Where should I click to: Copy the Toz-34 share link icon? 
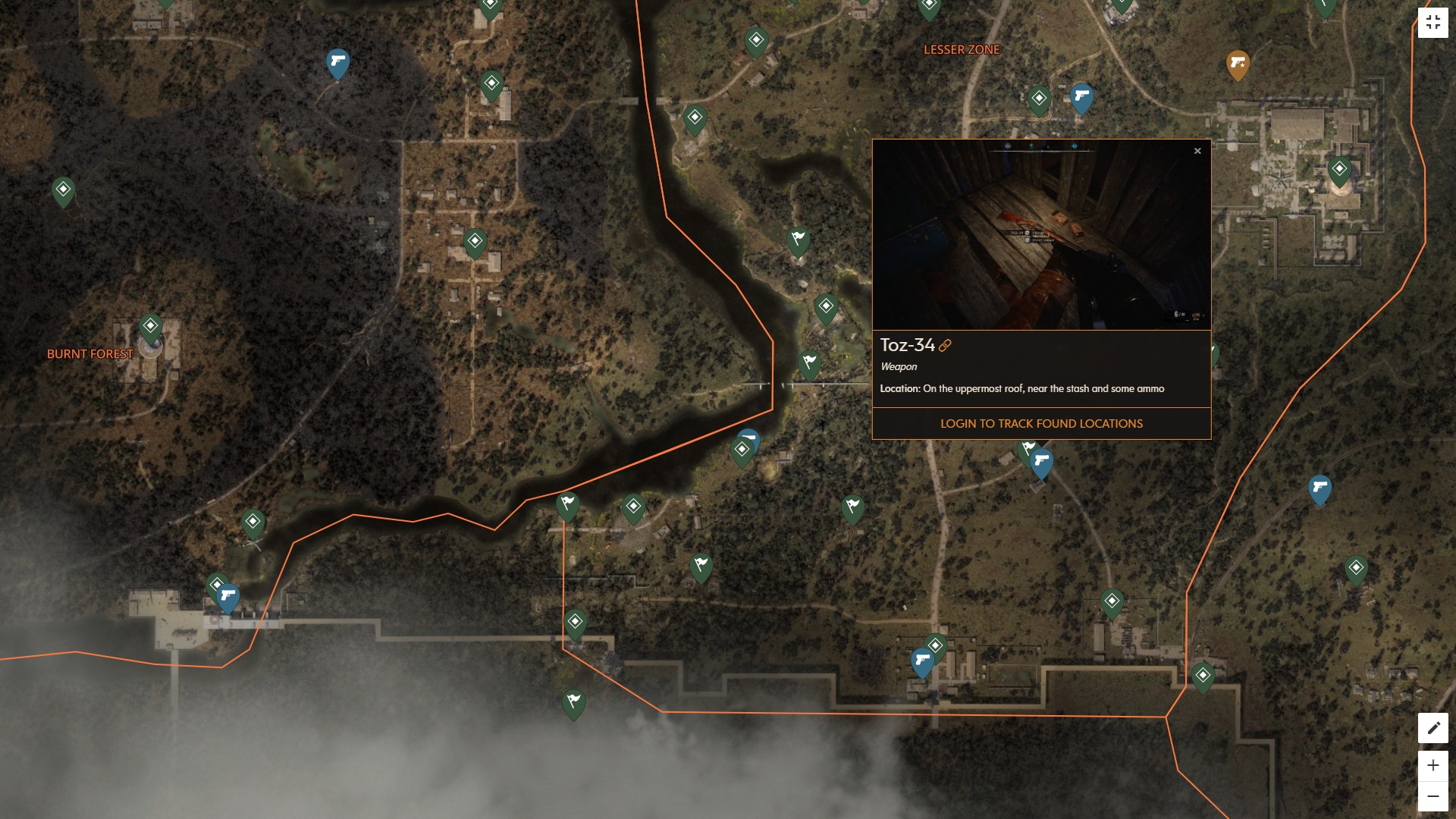click(944, 347)
